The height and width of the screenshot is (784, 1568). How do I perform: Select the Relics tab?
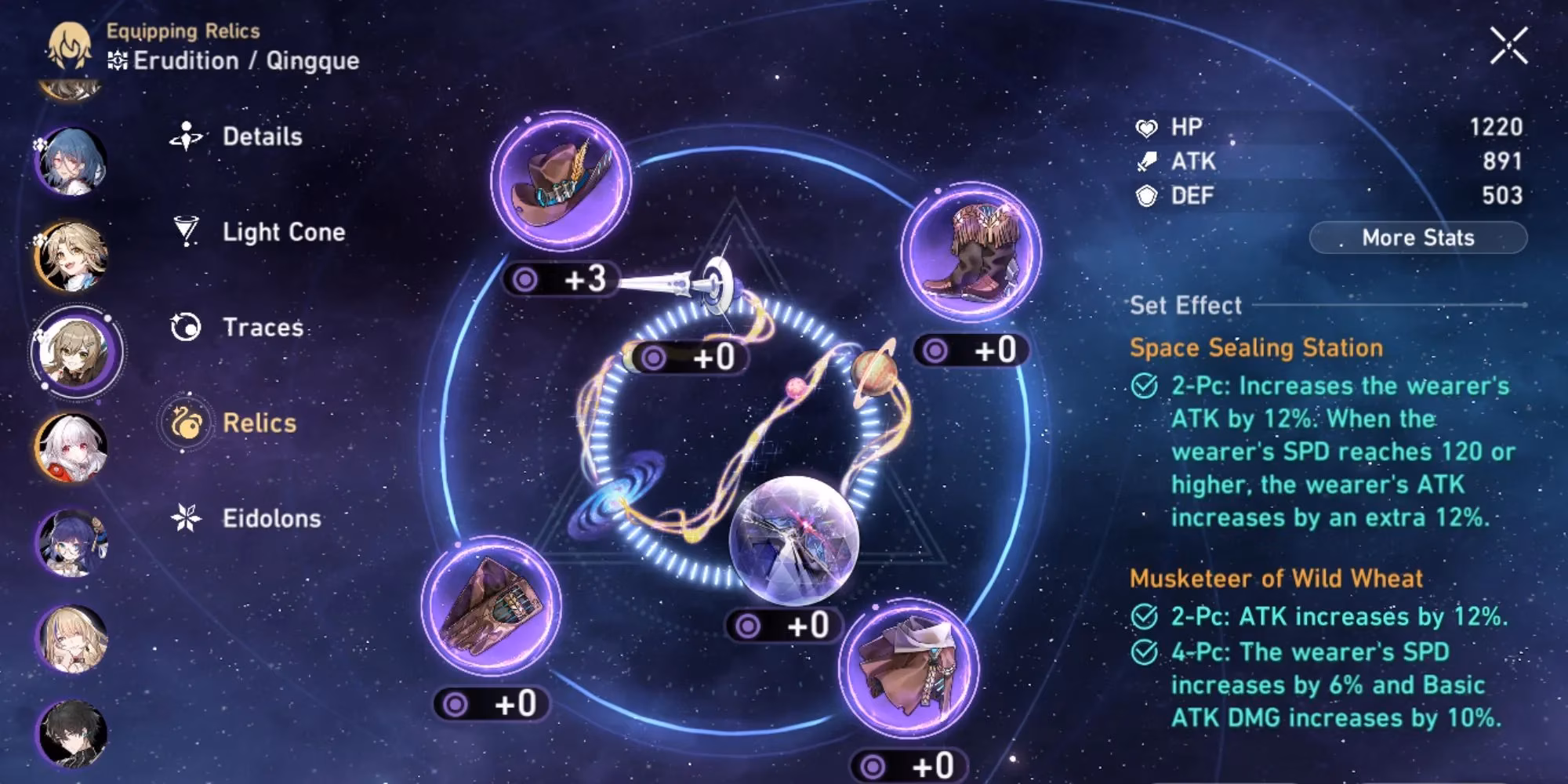click(x=259, y=423)
